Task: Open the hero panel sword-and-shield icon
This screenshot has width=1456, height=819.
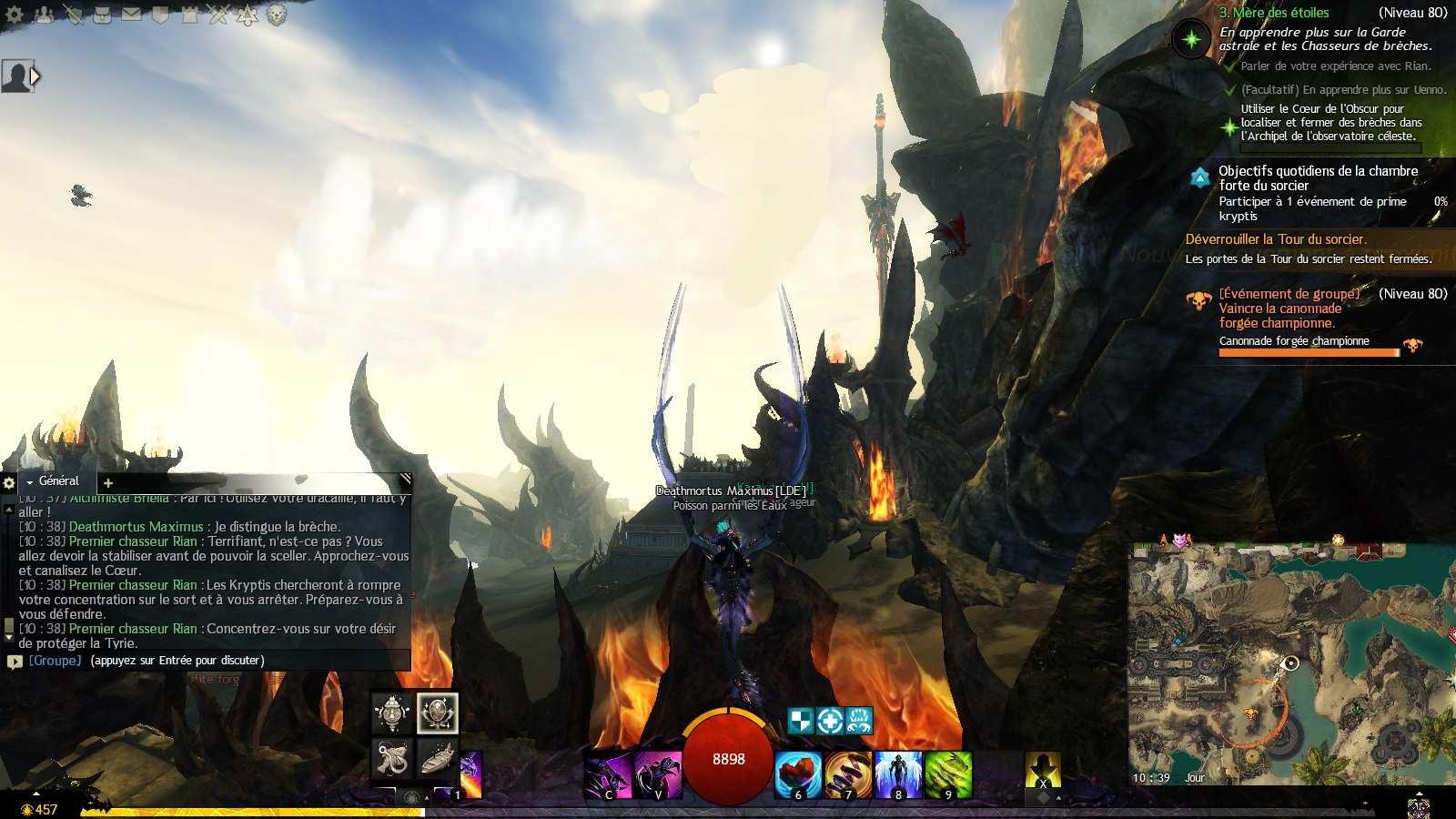Action: point(73,15)
